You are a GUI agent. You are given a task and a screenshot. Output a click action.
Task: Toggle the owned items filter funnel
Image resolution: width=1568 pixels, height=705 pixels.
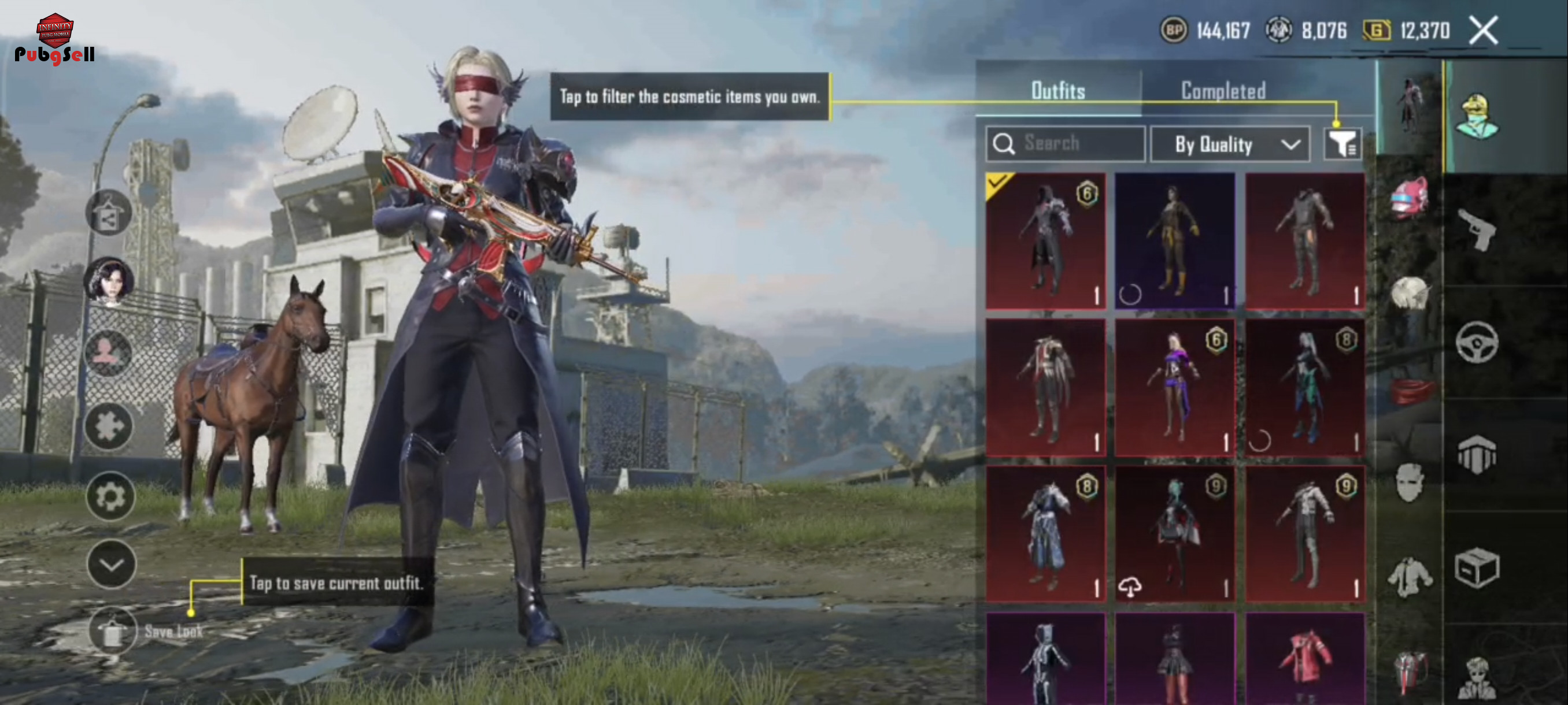point(1341,144)
